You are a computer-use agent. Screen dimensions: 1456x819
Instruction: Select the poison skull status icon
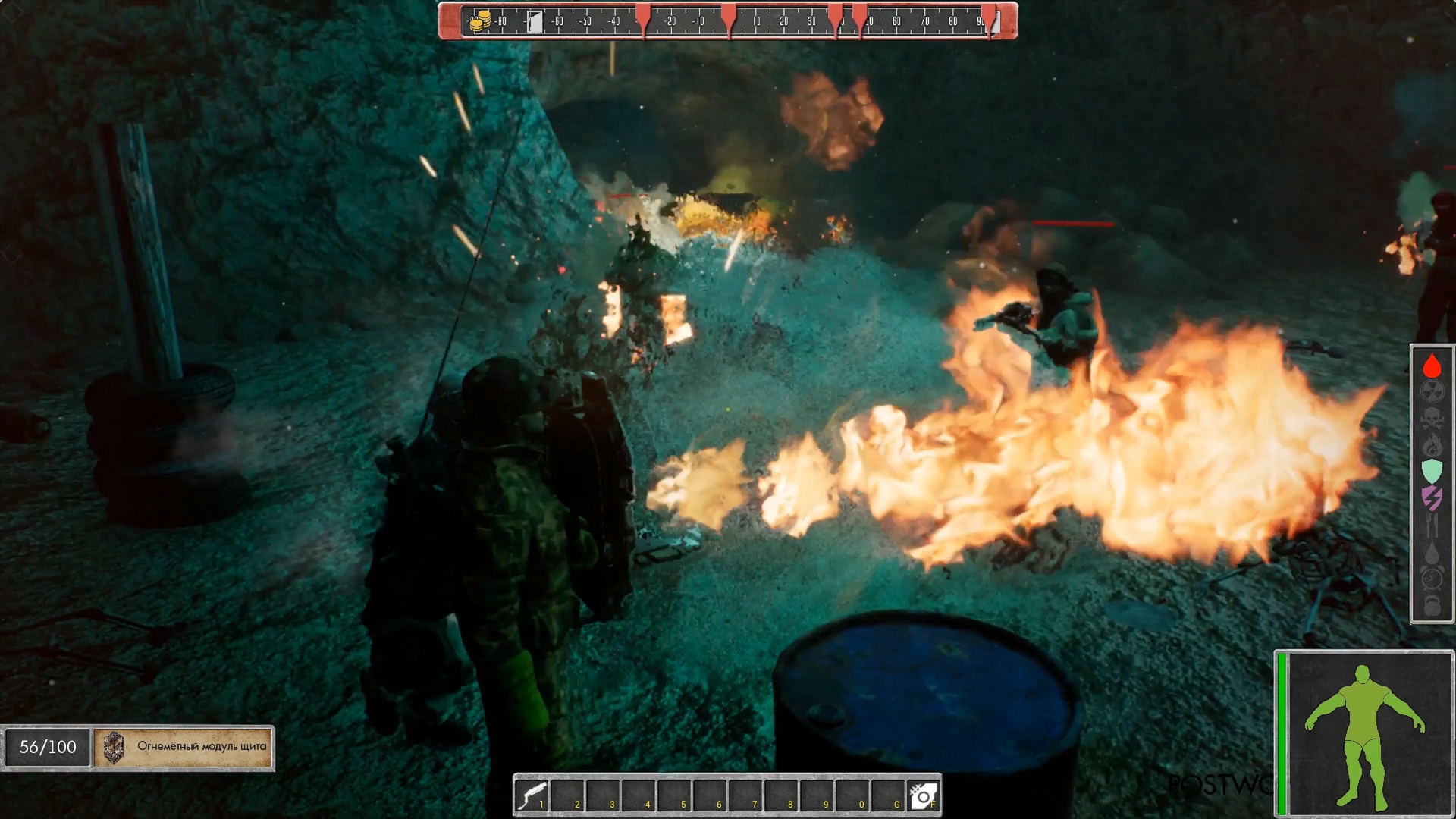1432,418
